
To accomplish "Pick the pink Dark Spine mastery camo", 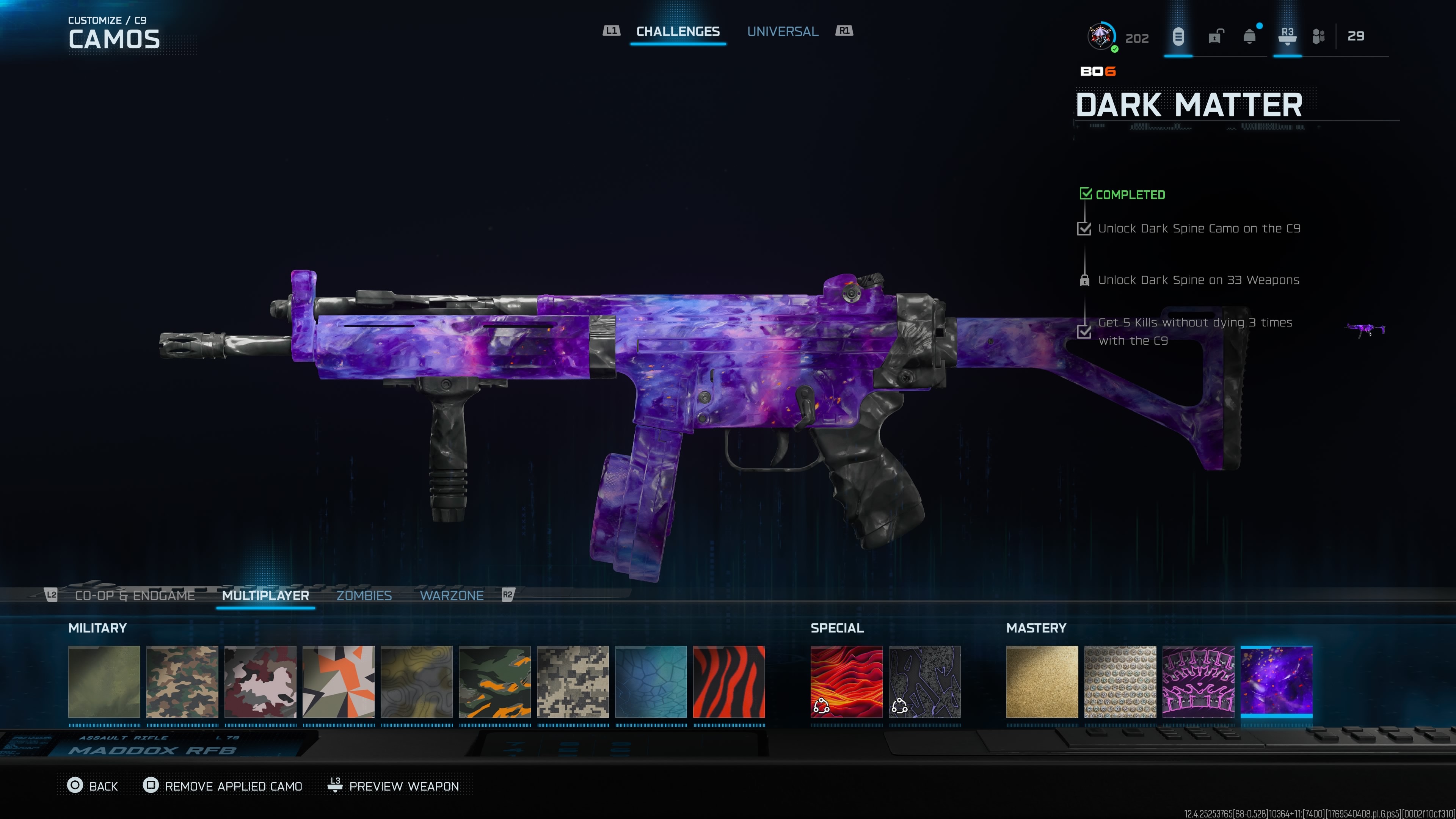I will click(1198, 682).
